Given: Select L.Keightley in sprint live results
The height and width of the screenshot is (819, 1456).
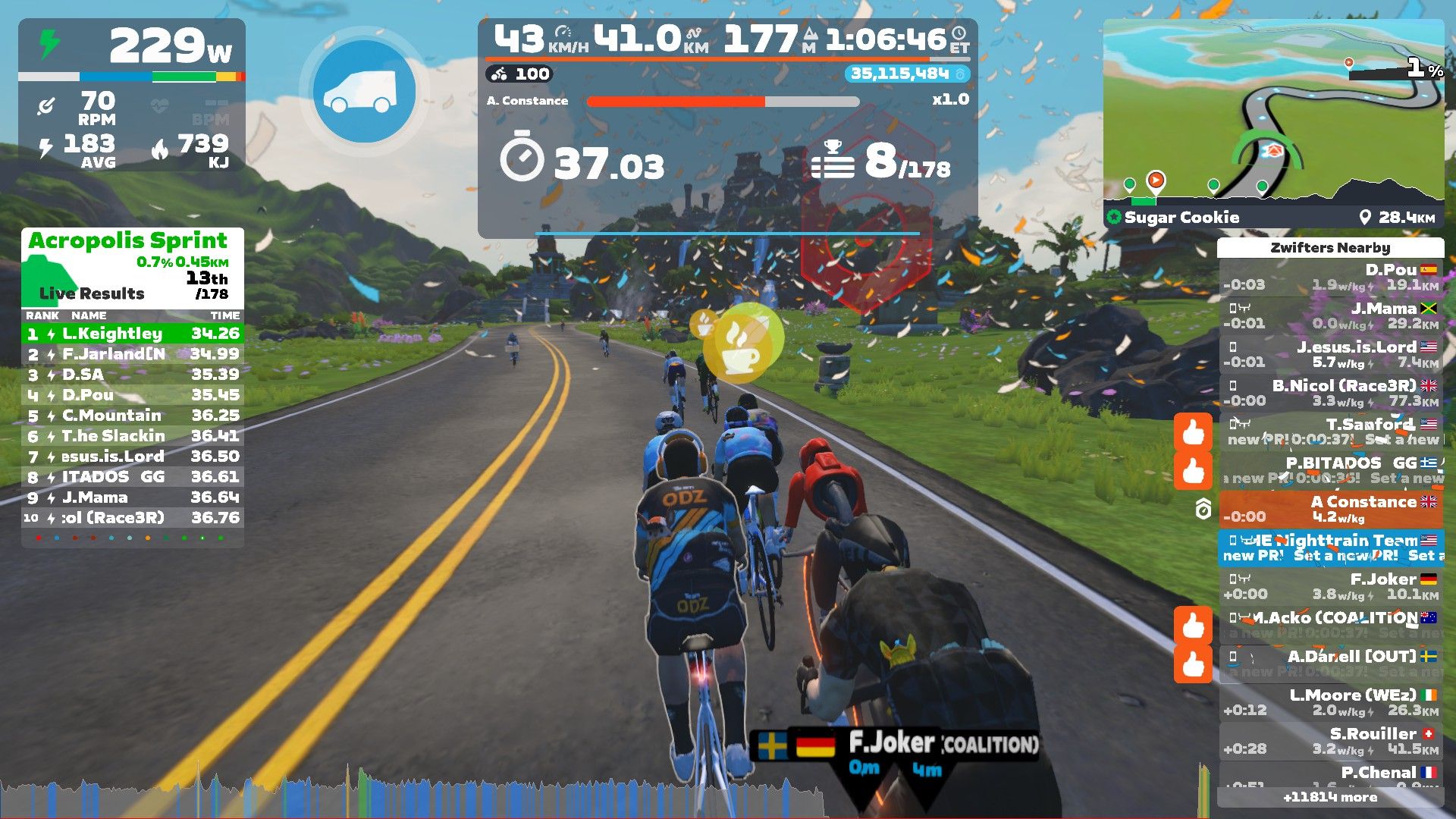Looking at the screenshot, I should [x=133, y=334].
